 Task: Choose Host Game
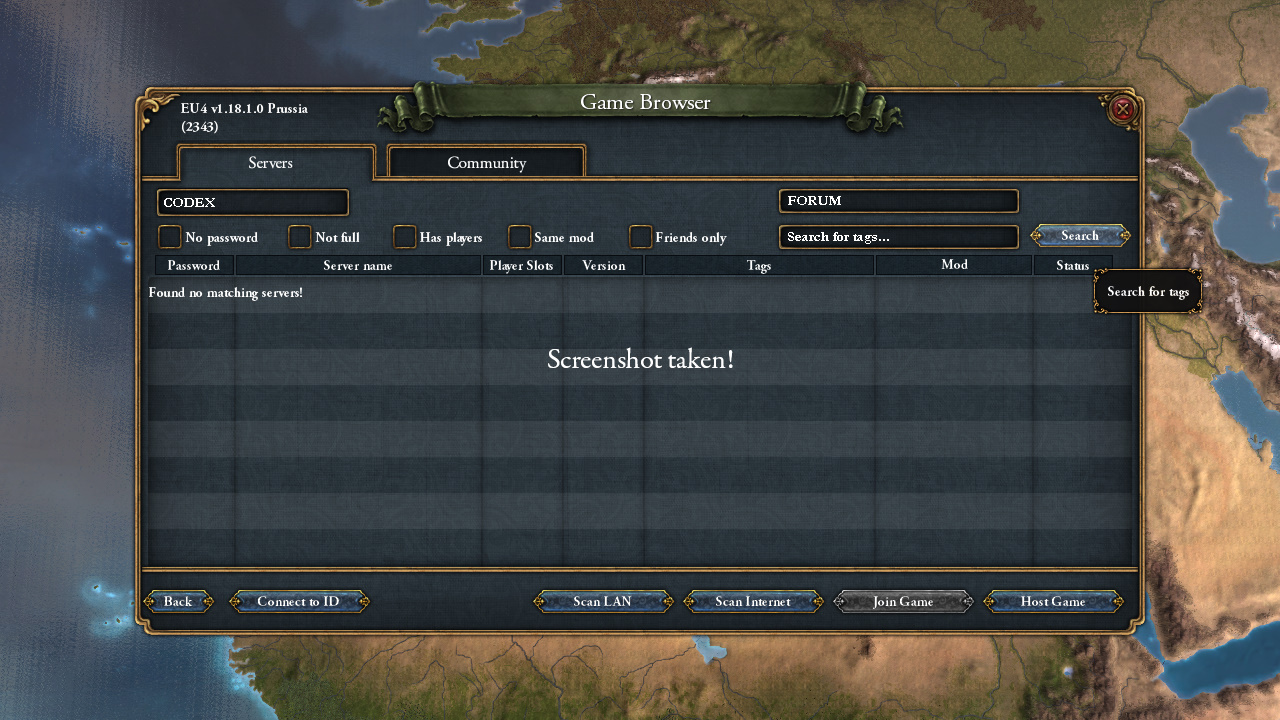[x=1053, y=601]
